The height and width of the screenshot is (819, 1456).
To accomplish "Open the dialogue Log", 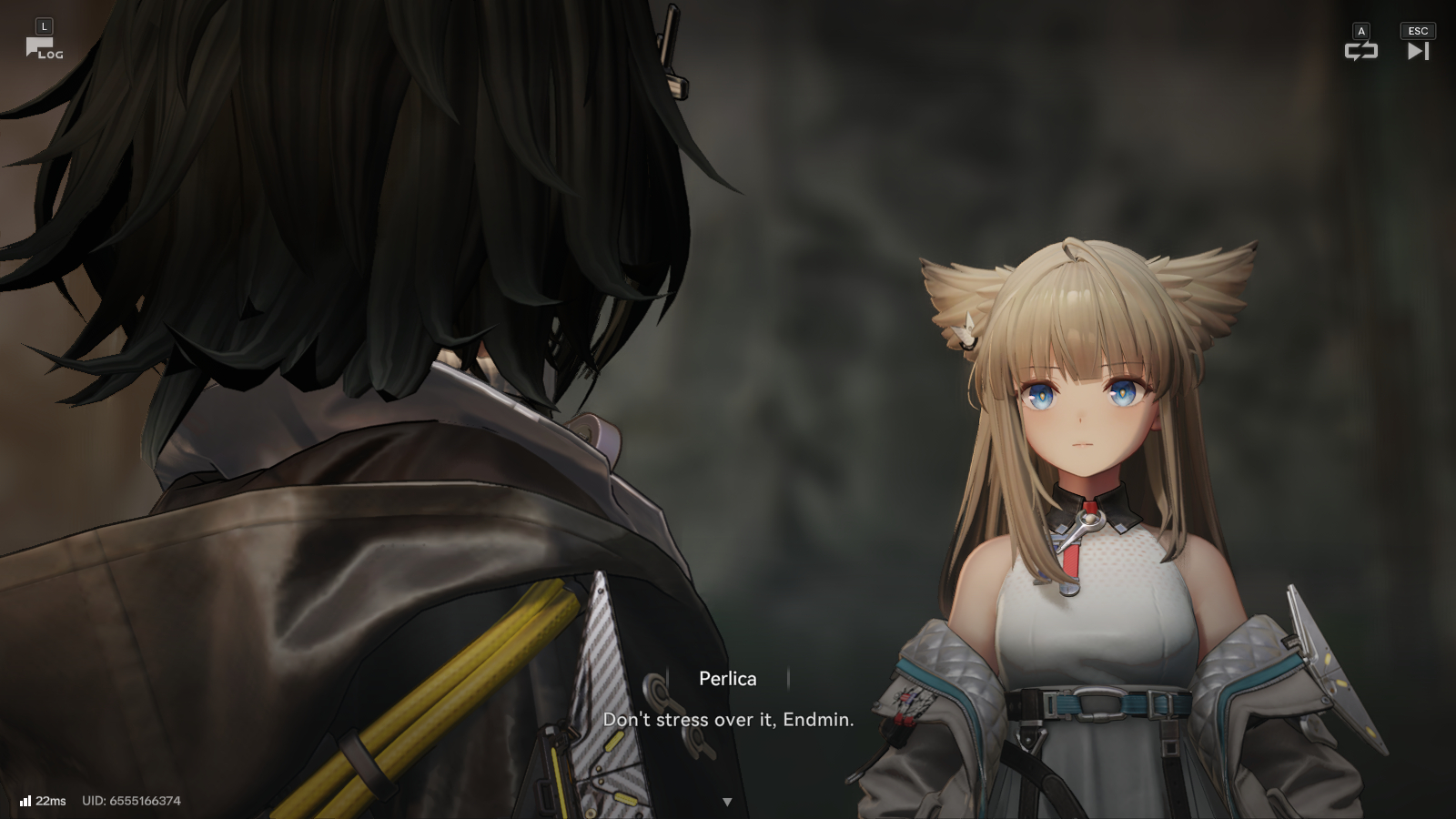I will click(43, 48).
